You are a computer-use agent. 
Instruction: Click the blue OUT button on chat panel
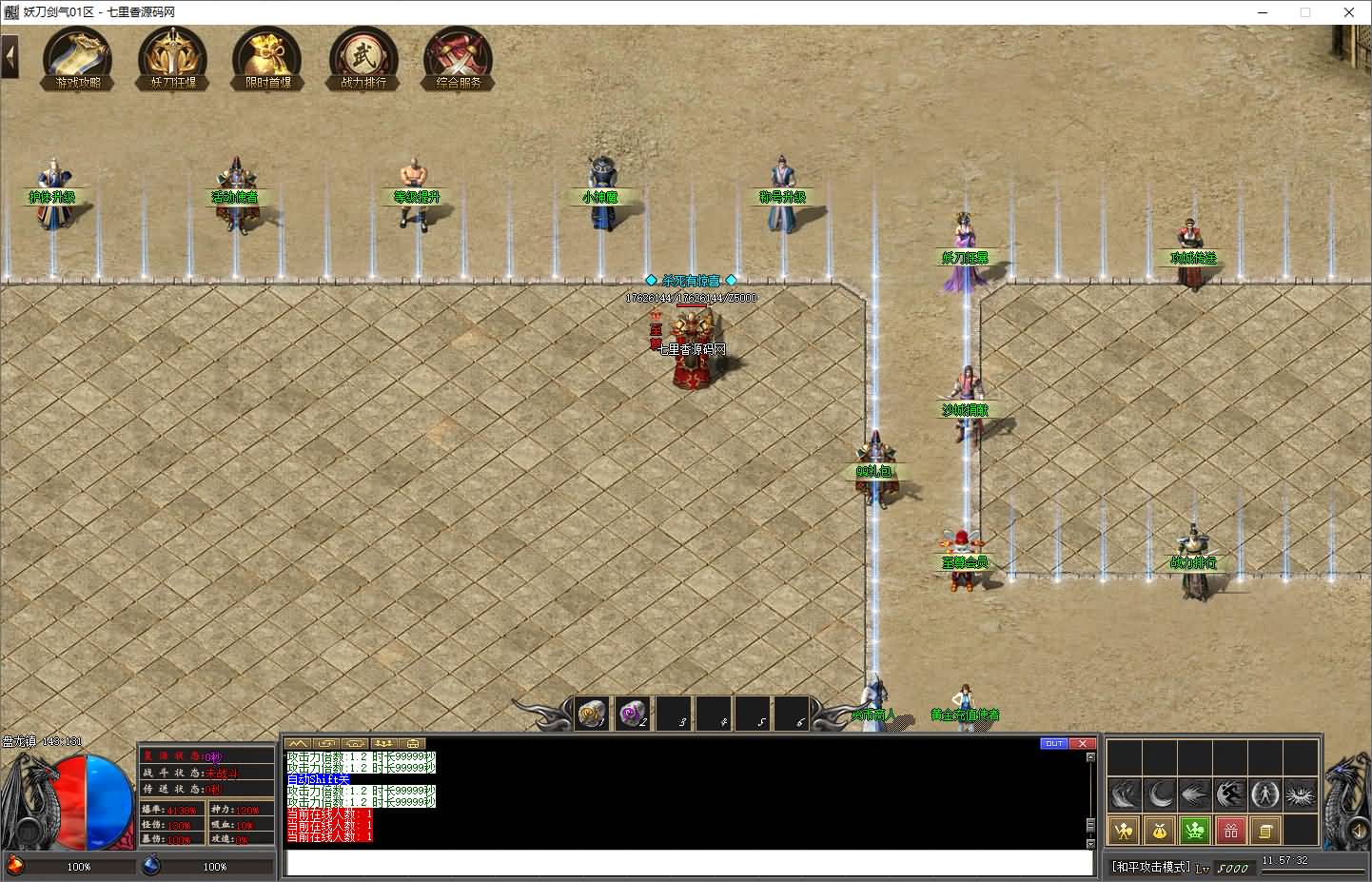(x=1053, y=743)
